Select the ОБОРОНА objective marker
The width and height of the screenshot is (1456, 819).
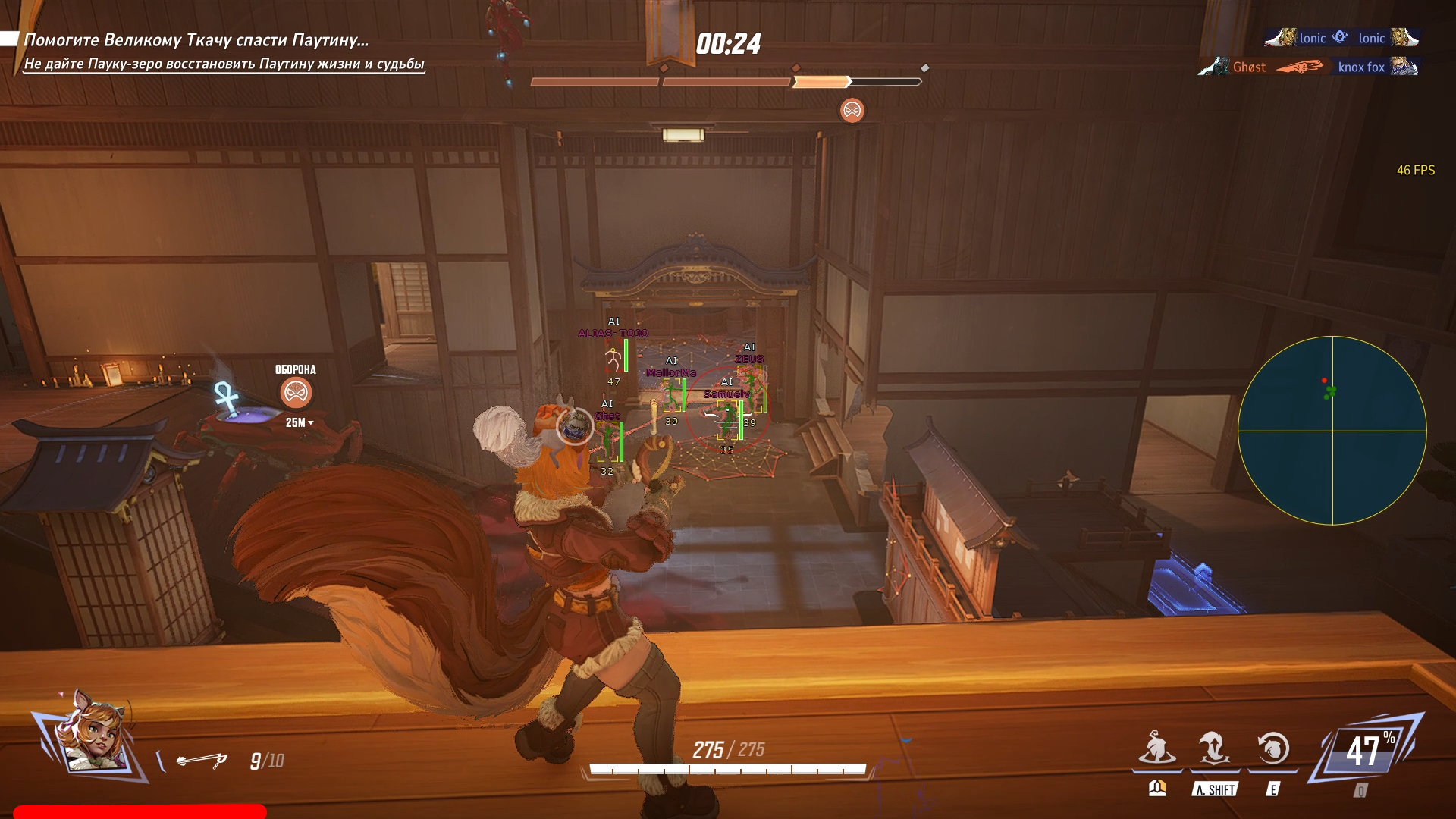click(296, 392)
